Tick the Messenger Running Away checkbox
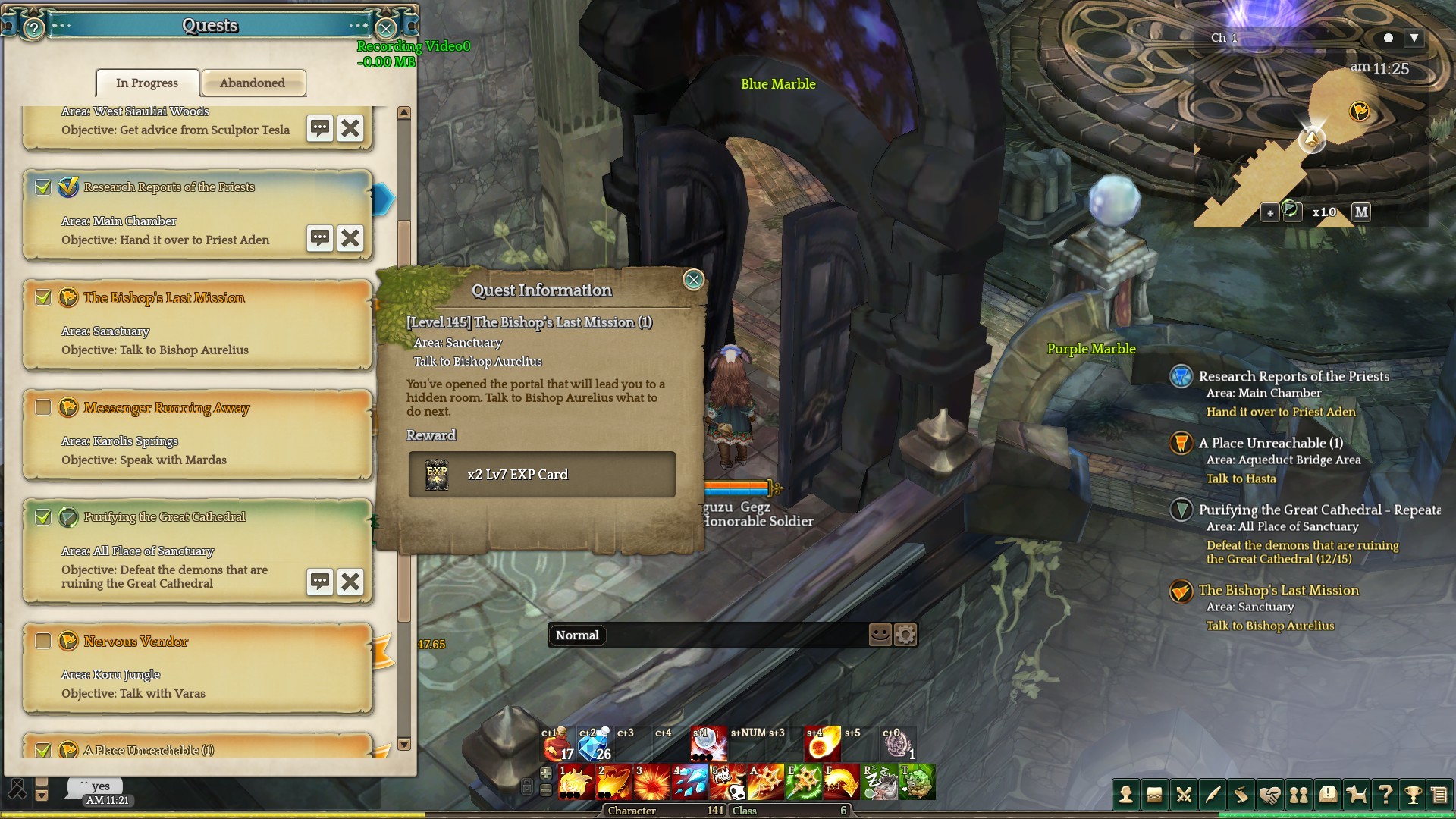 click(x=43, y=407)
